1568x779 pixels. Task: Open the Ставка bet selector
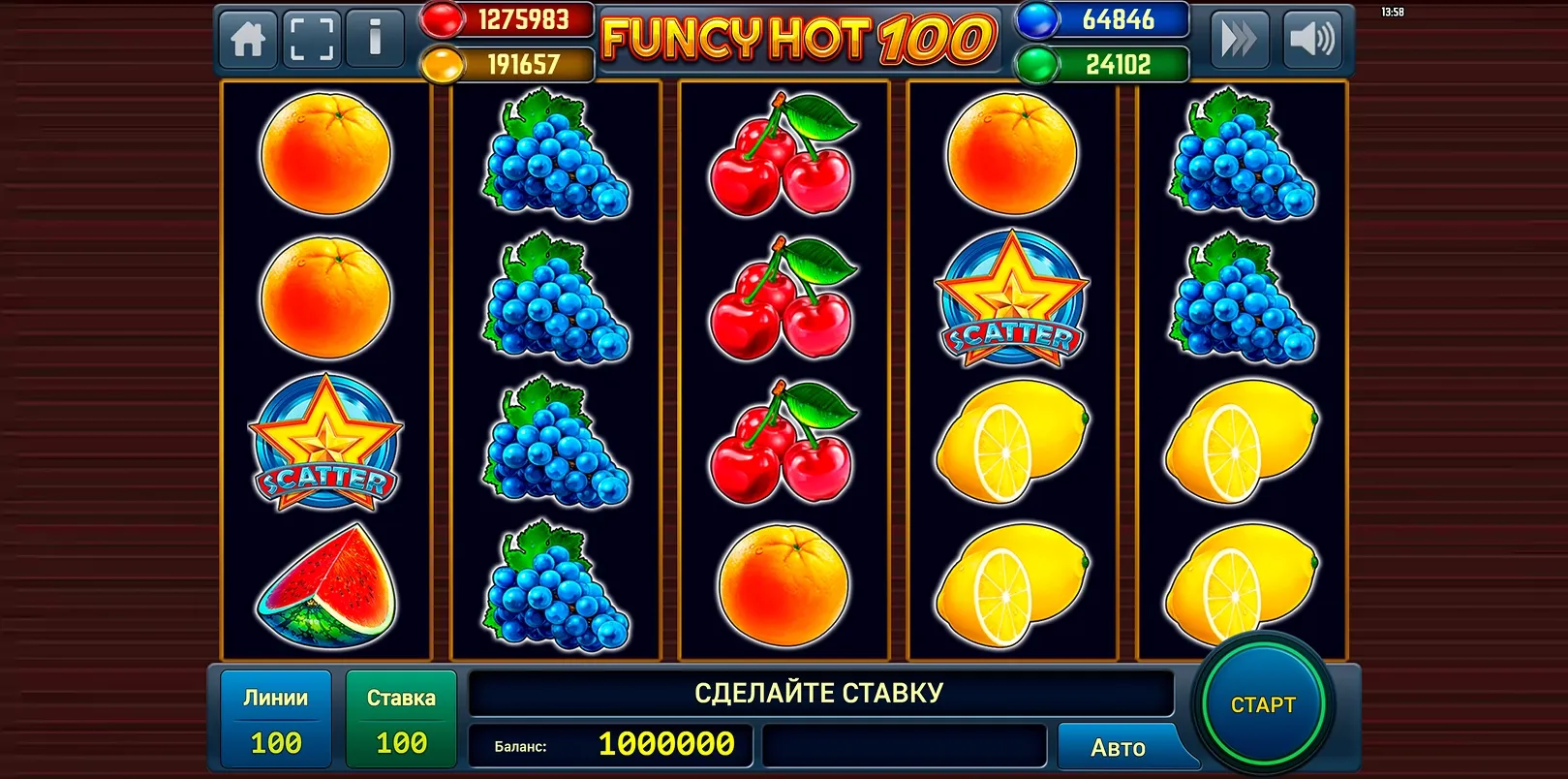(400, 717)
